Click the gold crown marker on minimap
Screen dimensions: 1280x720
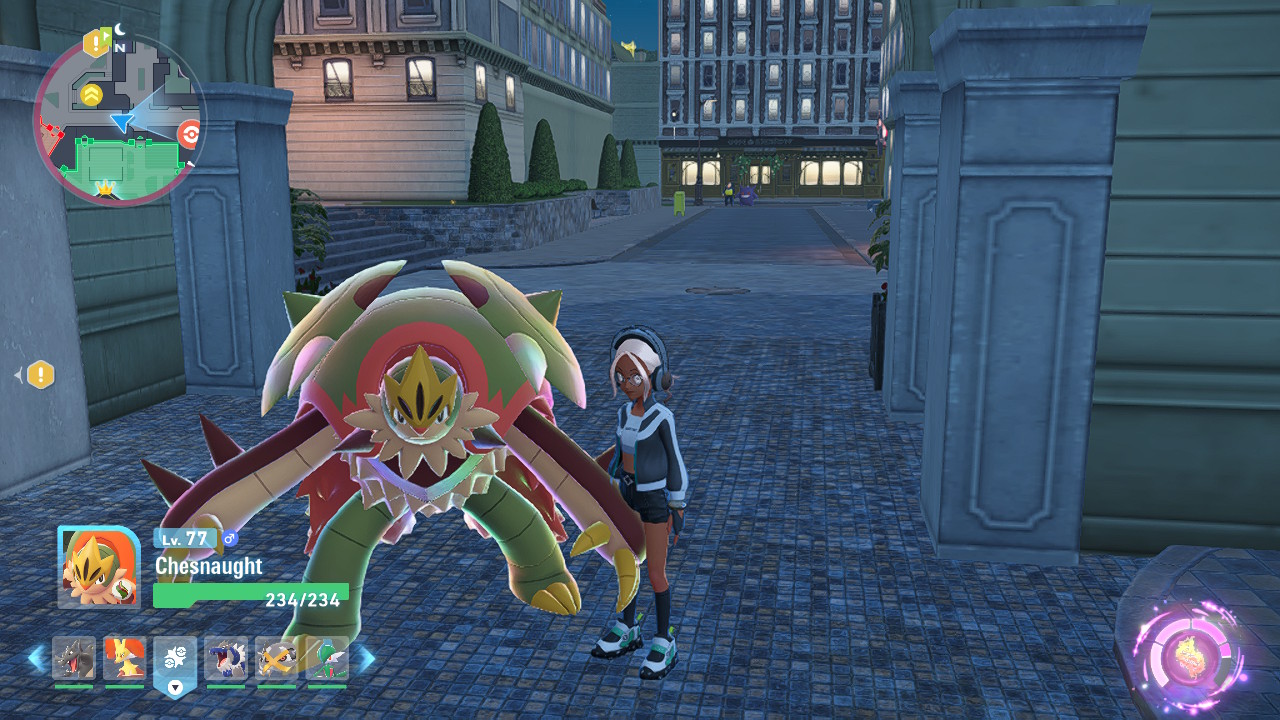point(105,188)
